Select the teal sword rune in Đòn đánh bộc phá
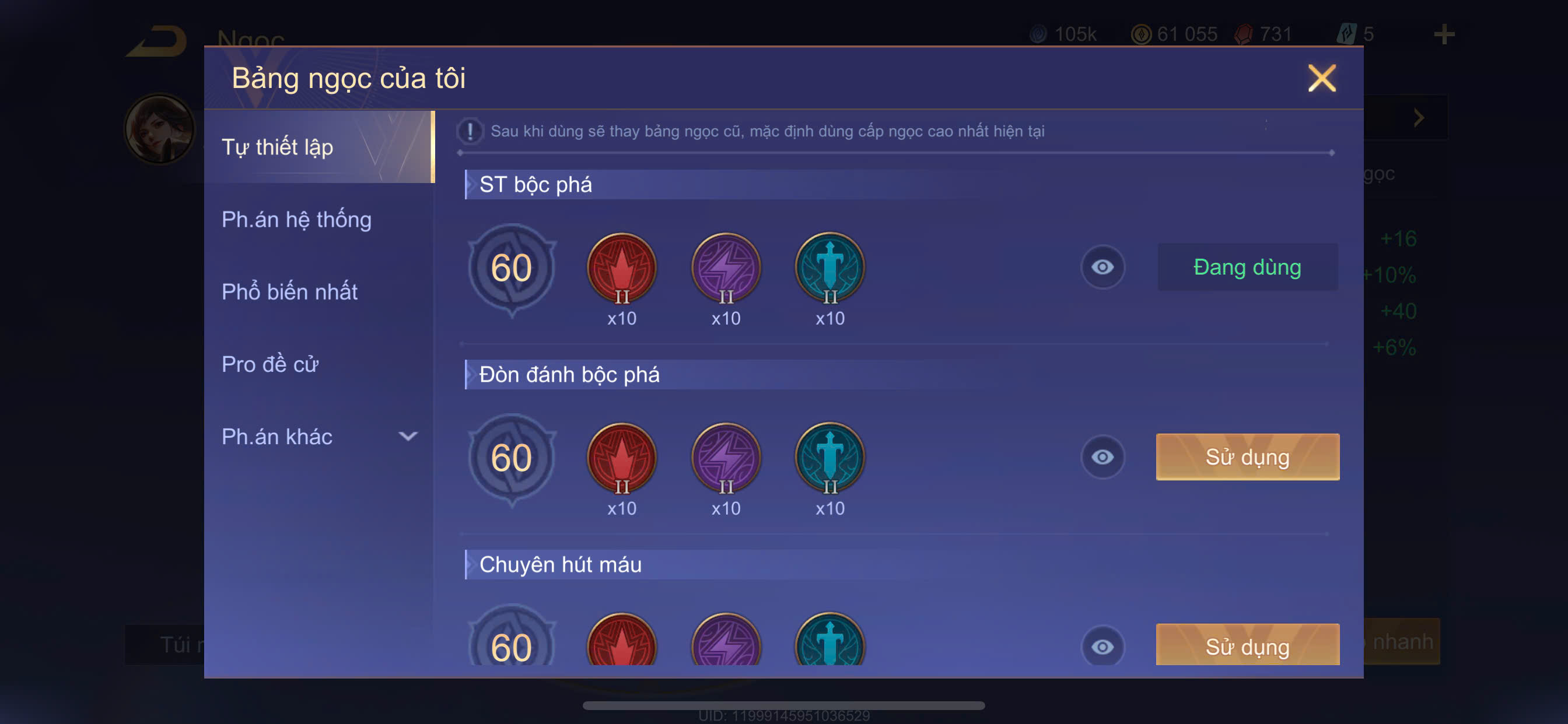Image resolution: width=1568 pixels, height=724 pixels. (x=829, y=458)
